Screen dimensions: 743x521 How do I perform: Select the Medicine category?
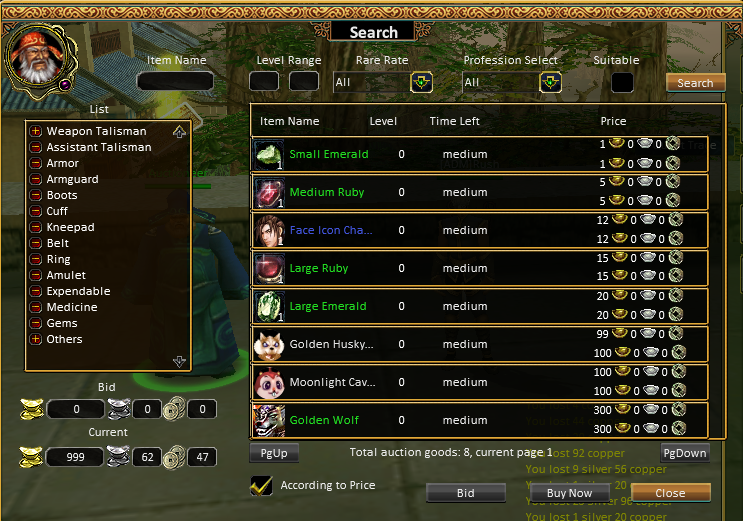coord(71,307)
